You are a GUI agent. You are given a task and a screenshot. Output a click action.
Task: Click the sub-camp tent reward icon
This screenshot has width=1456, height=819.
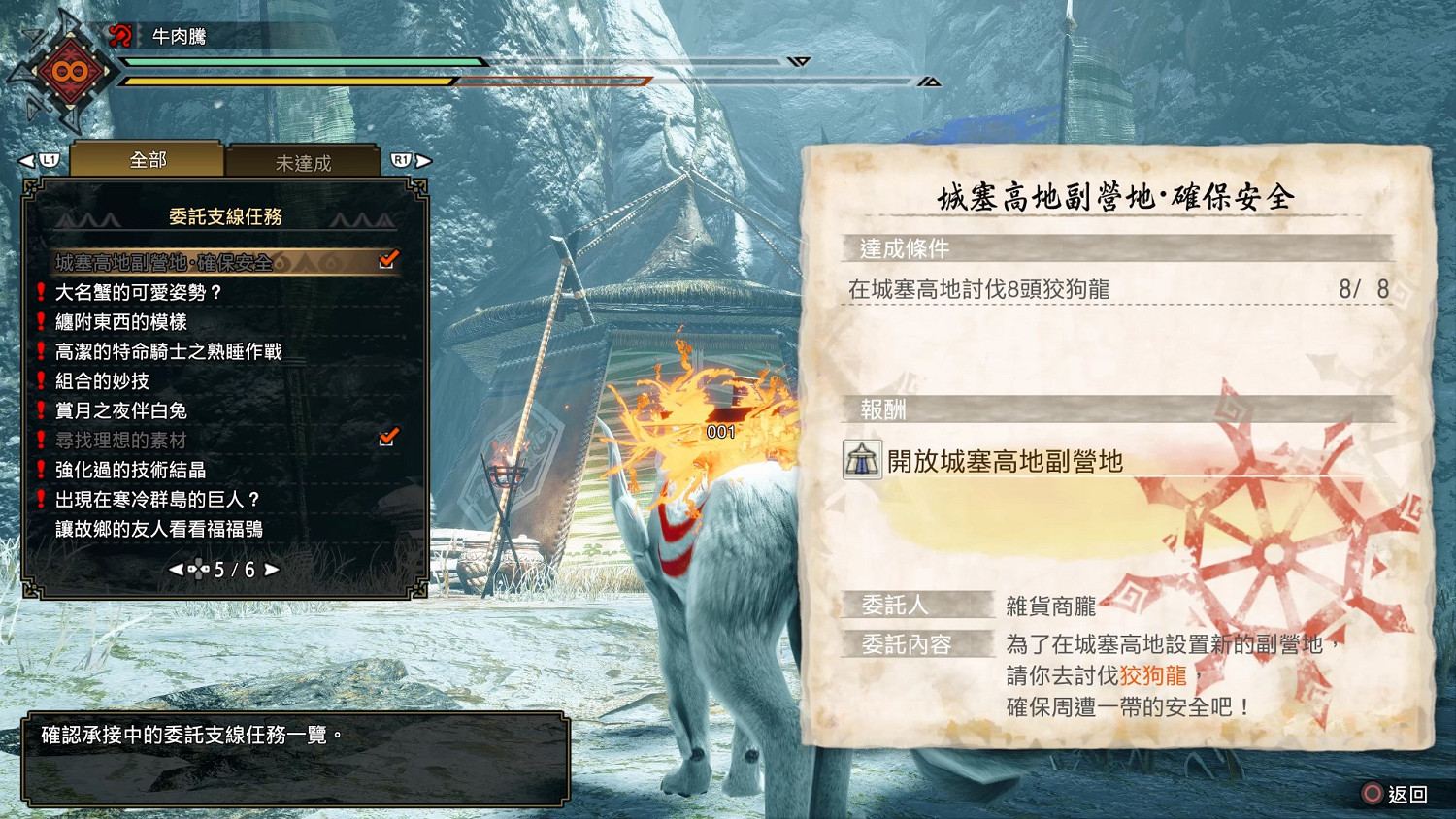(863, 463)
